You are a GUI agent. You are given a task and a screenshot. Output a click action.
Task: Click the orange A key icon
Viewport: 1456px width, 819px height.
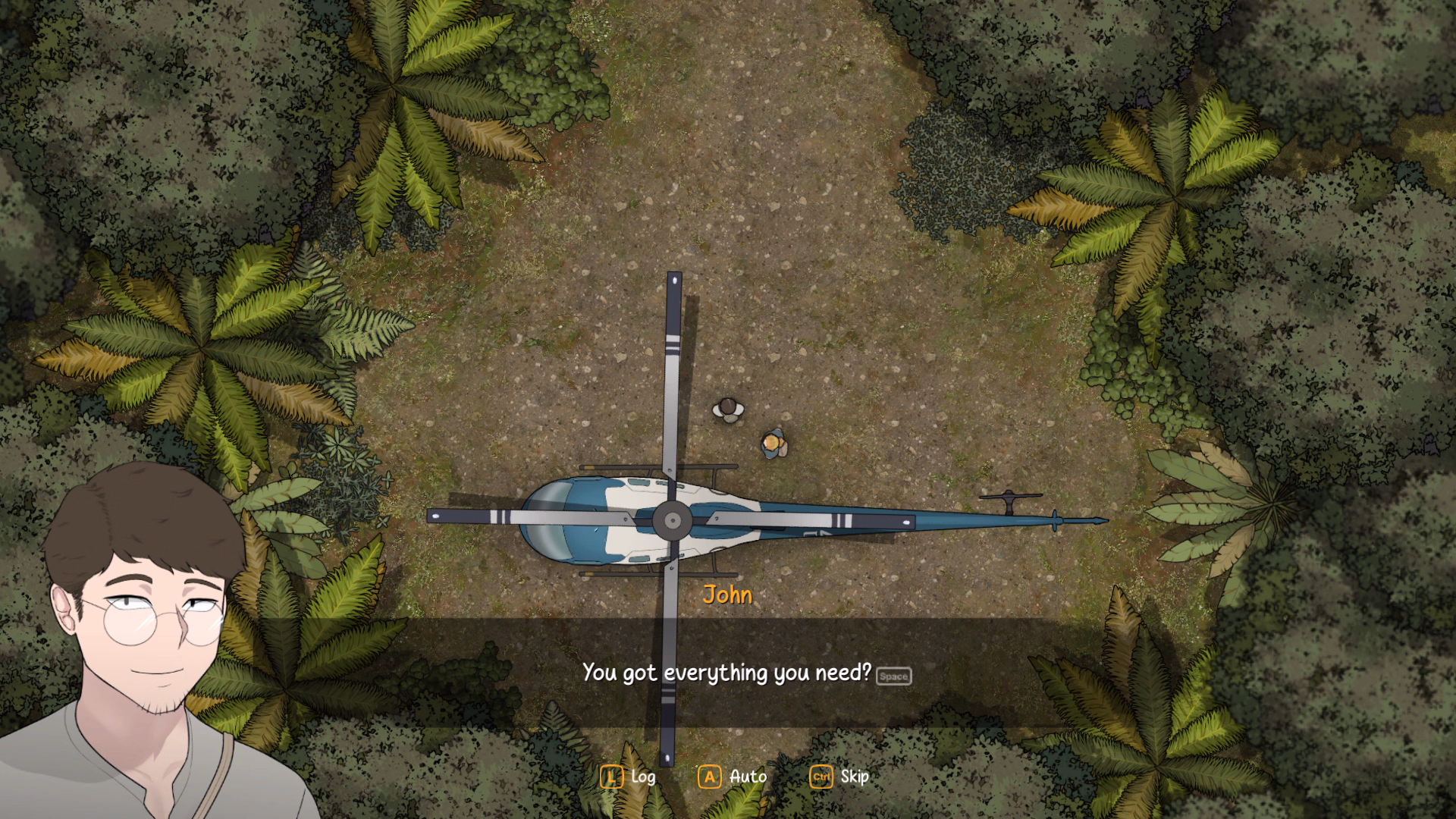click(709, 777)
